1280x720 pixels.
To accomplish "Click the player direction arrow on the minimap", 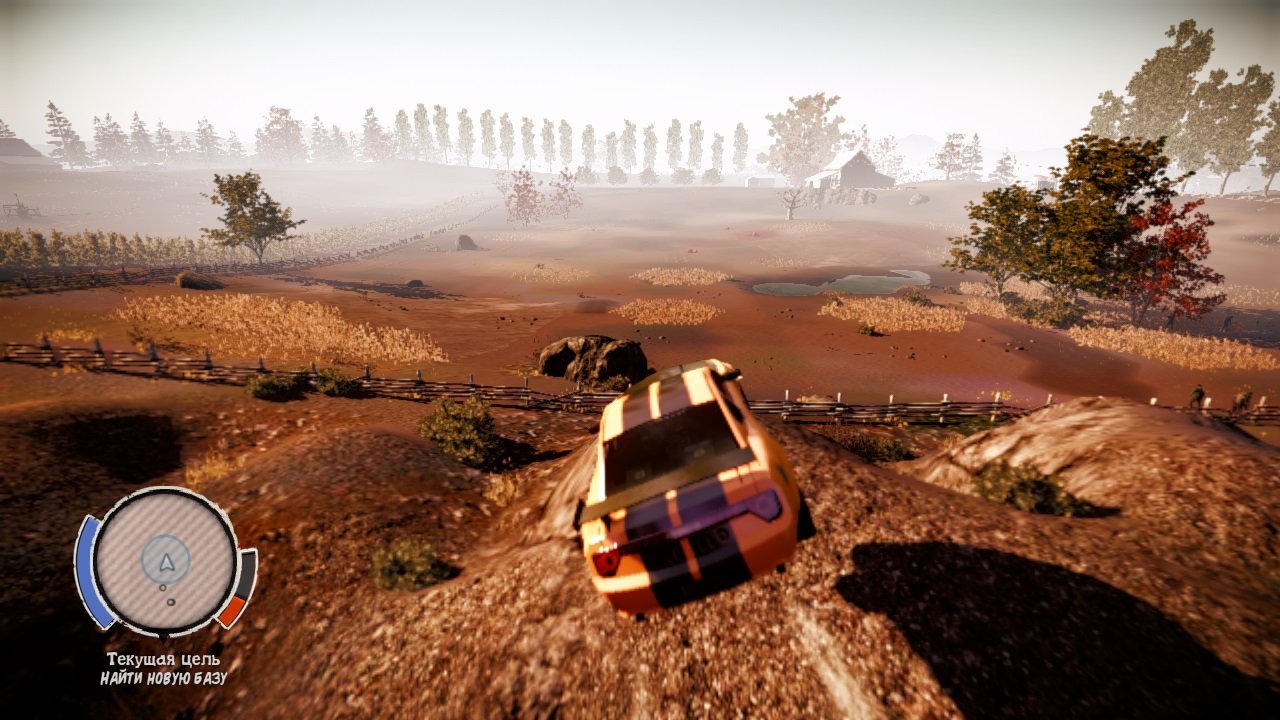I will pyautogui.click(x=165, y=563).
